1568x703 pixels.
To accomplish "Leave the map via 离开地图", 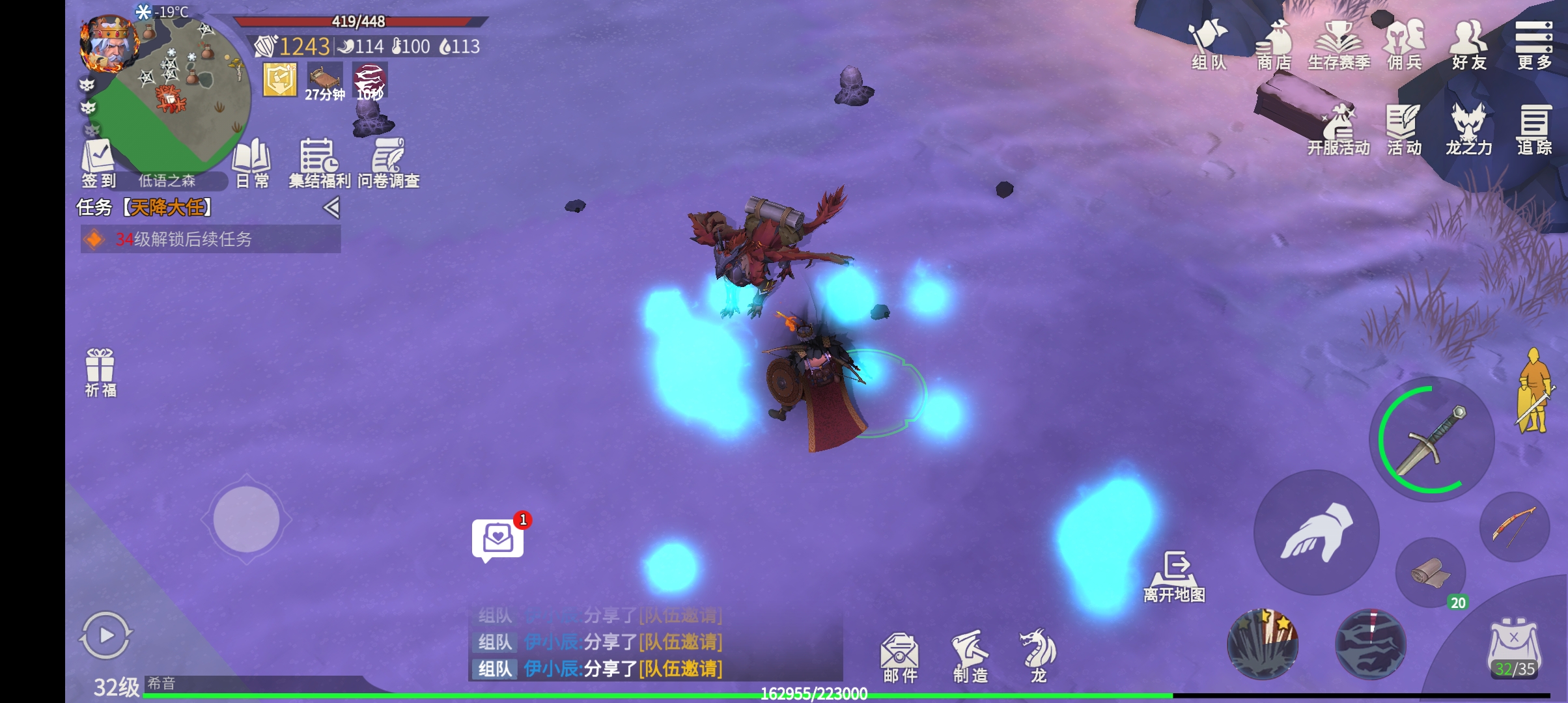I will tap(1175, 577).
